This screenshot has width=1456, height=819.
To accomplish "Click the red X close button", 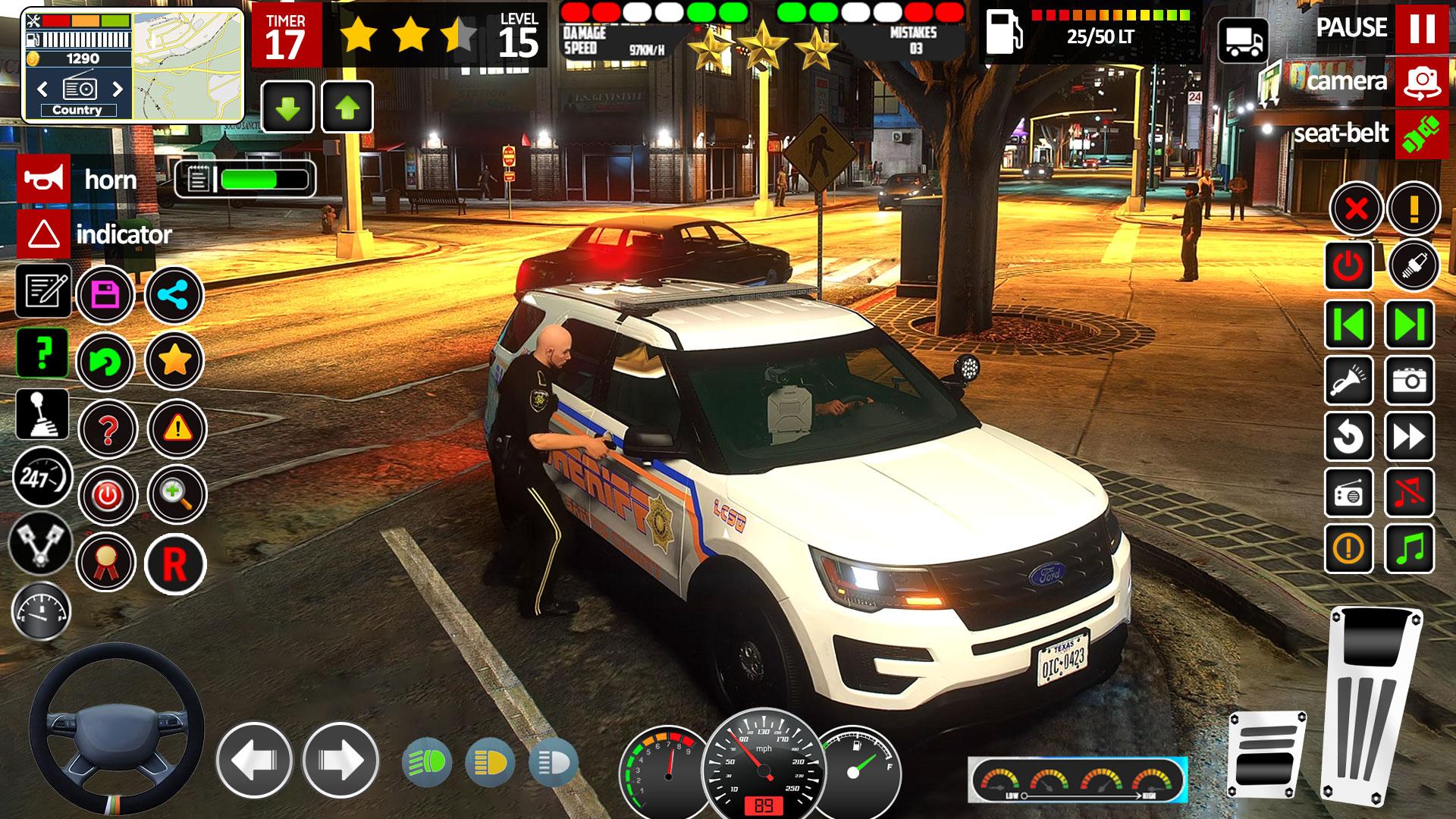I will 1357,208.
